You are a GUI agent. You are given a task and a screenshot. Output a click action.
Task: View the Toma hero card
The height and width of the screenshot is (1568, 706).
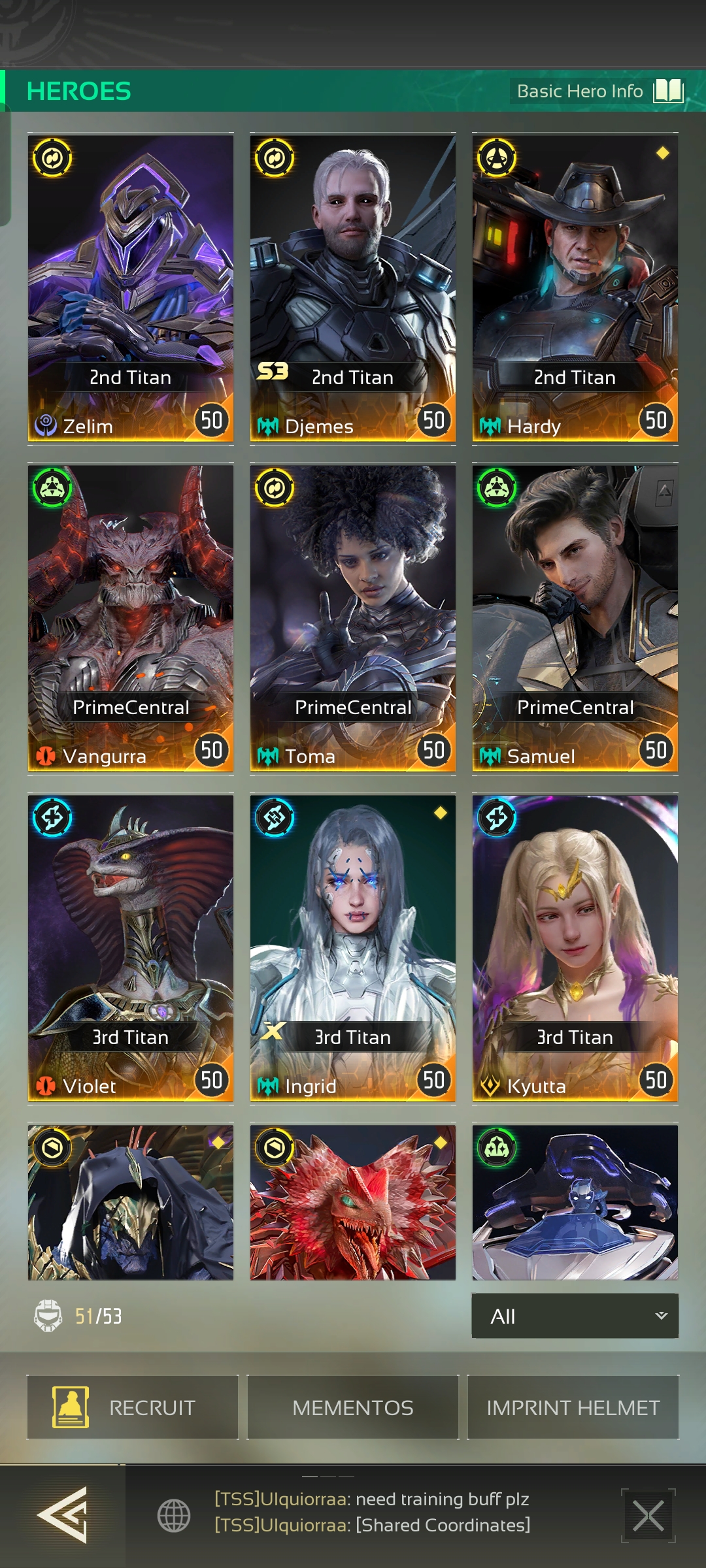tap(353, 617)
